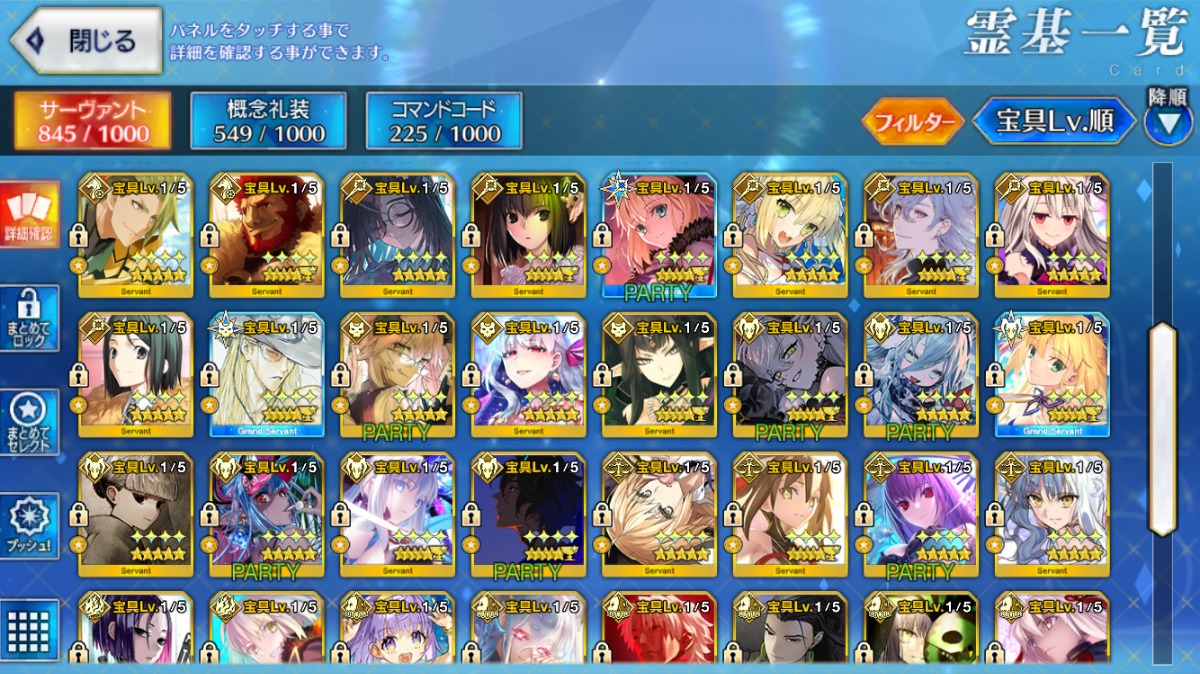1200x674 pixels.
Task: Click the vertical scrollbar handle
Action: coord(1162,430)
